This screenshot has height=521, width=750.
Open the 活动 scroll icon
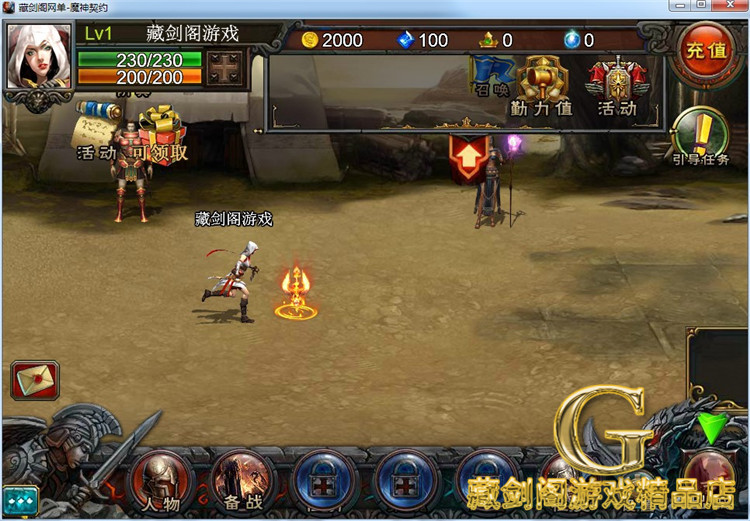tap(97, 127)
